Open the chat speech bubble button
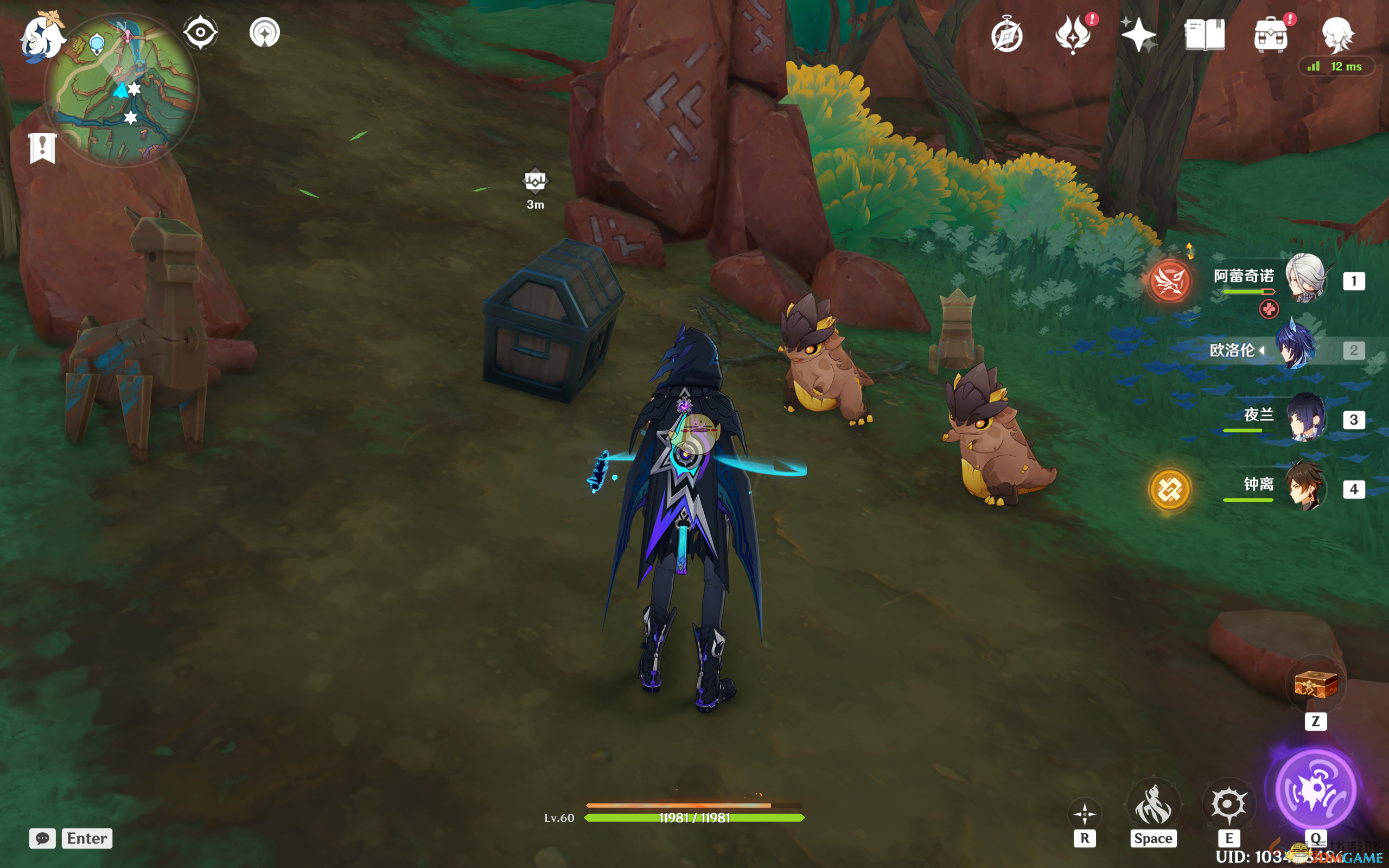1389x868 pixels. click(x=42, y=838)
